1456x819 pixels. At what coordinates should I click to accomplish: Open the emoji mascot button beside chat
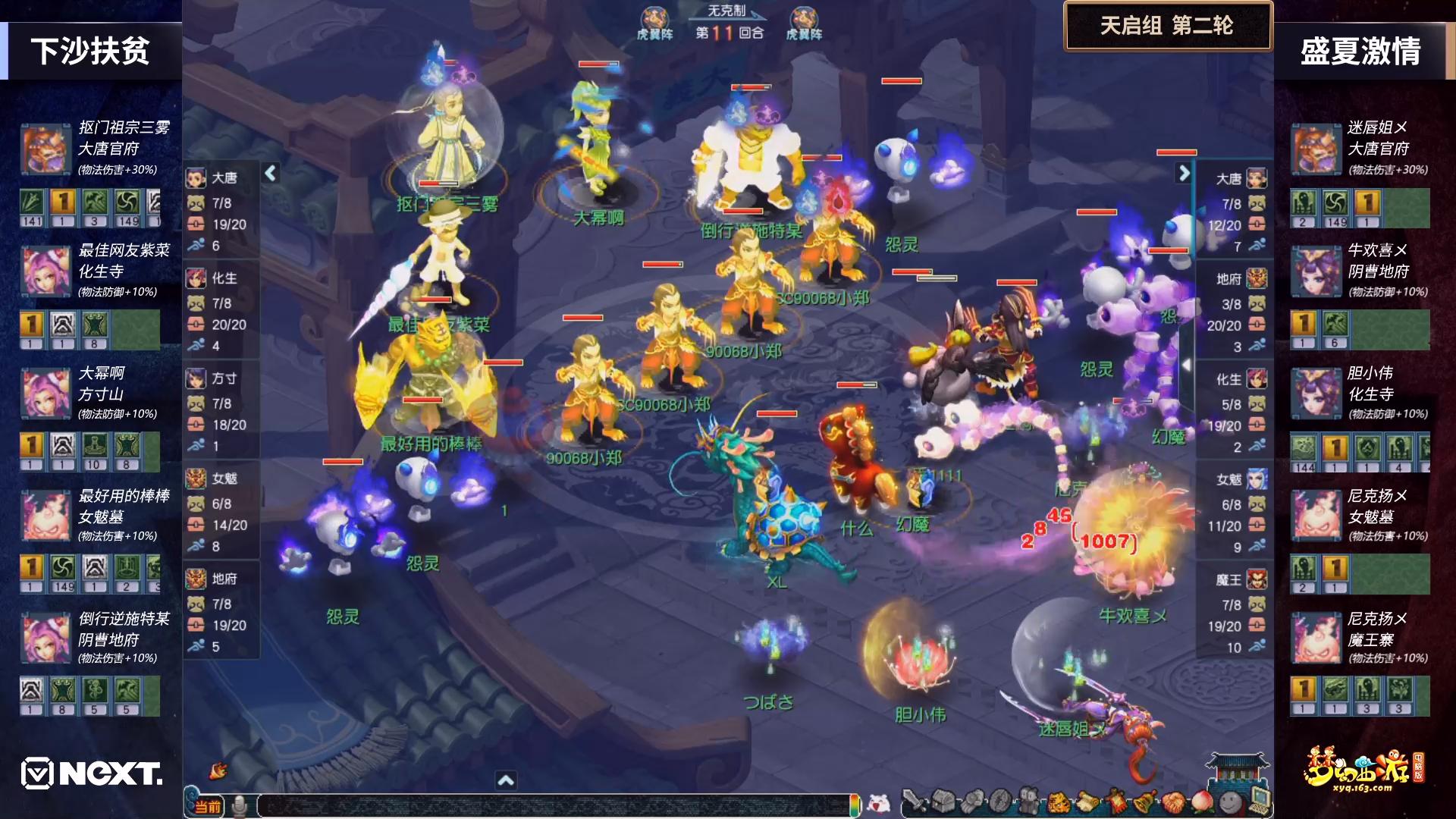(x=879, y=803)
